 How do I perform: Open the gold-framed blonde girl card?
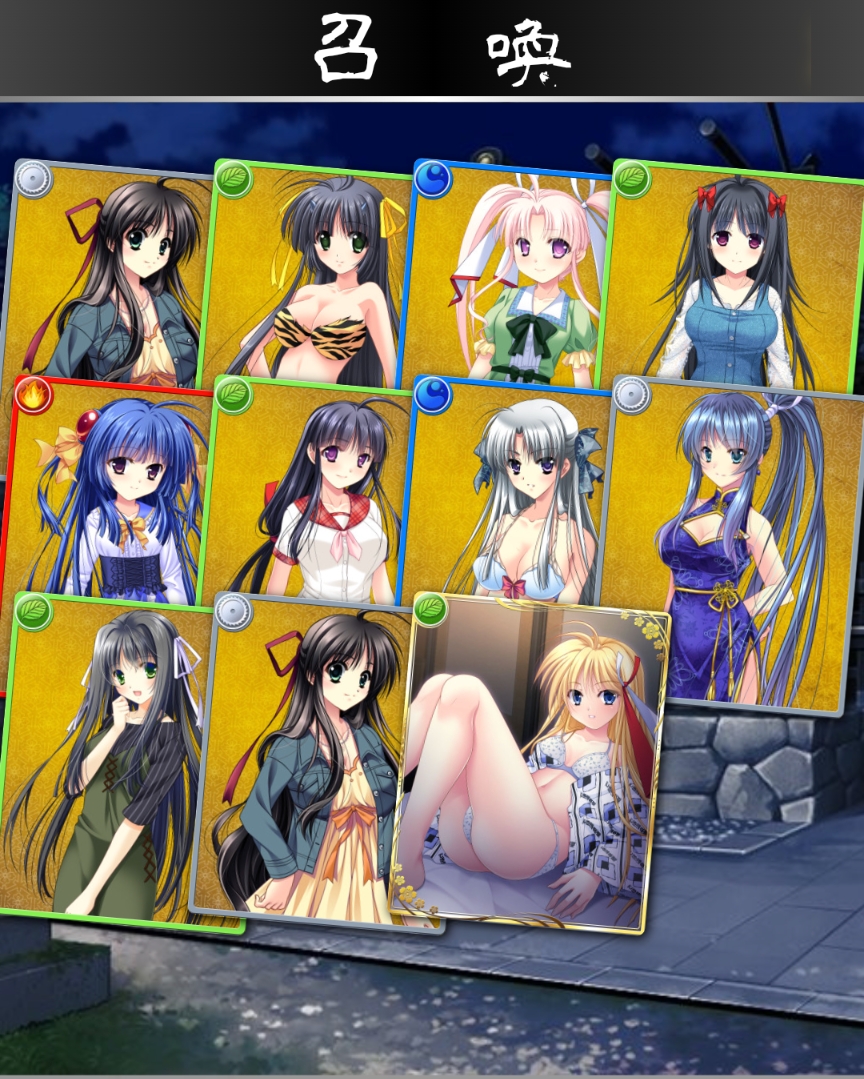530,765
